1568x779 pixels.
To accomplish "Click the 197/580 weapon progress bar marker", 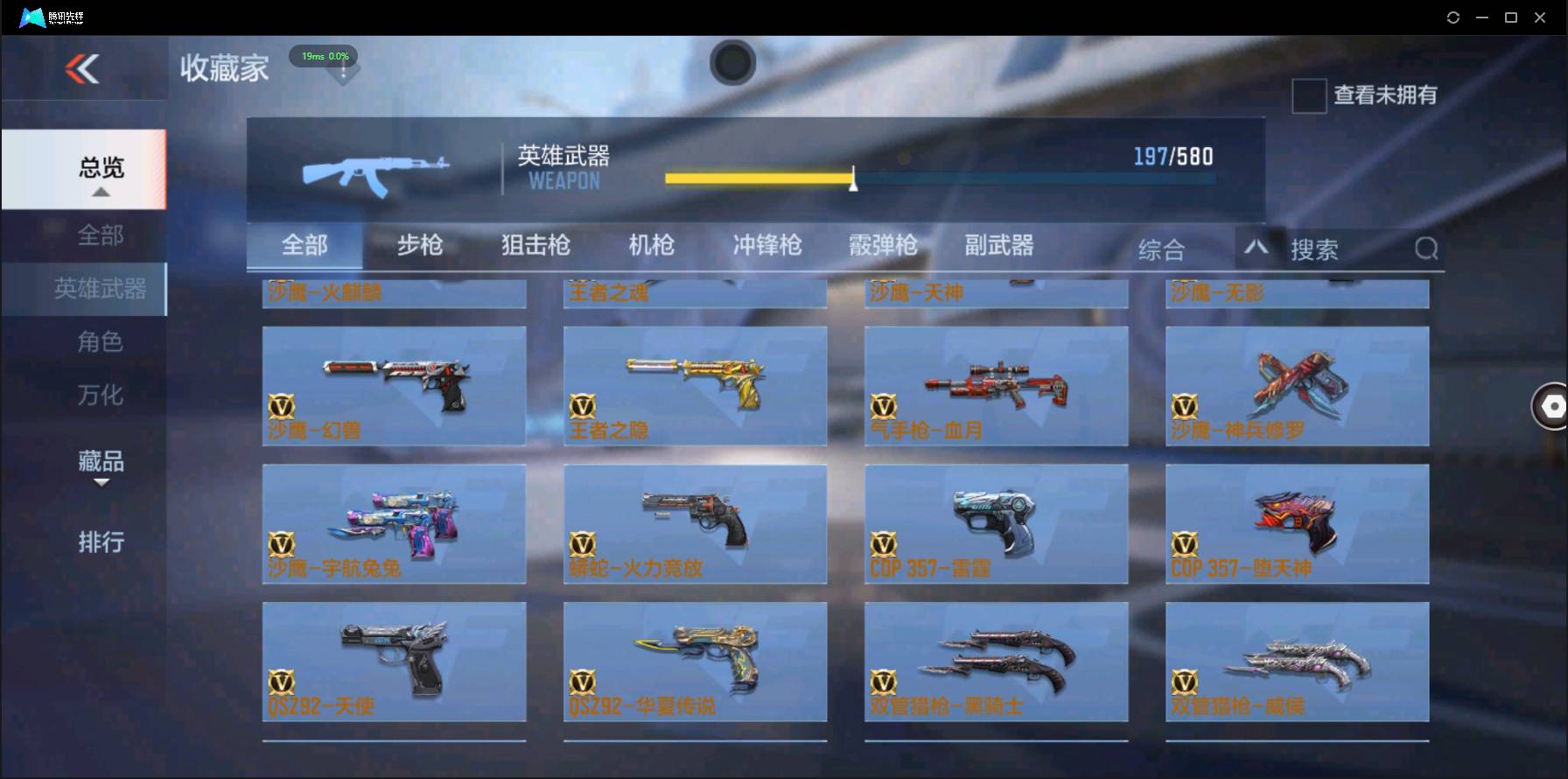I will [852, 181].
